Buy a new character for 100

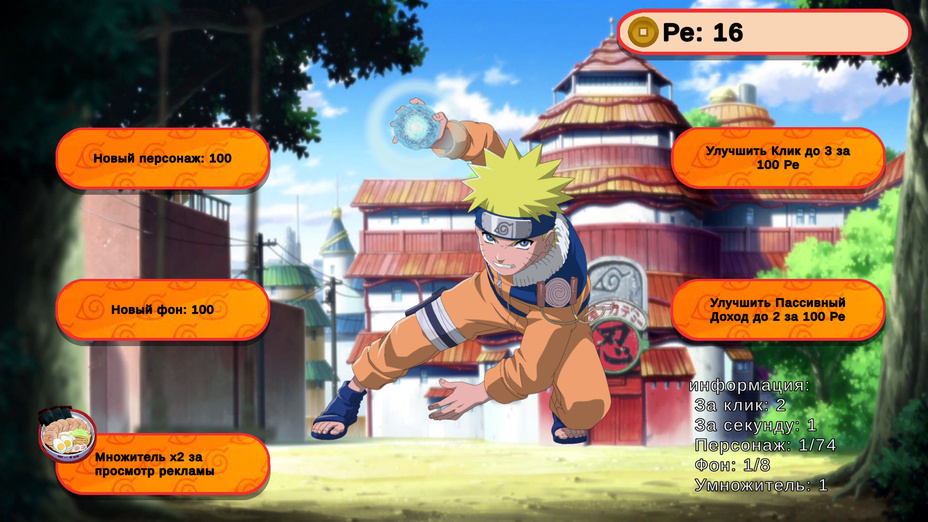coord(162,158)
